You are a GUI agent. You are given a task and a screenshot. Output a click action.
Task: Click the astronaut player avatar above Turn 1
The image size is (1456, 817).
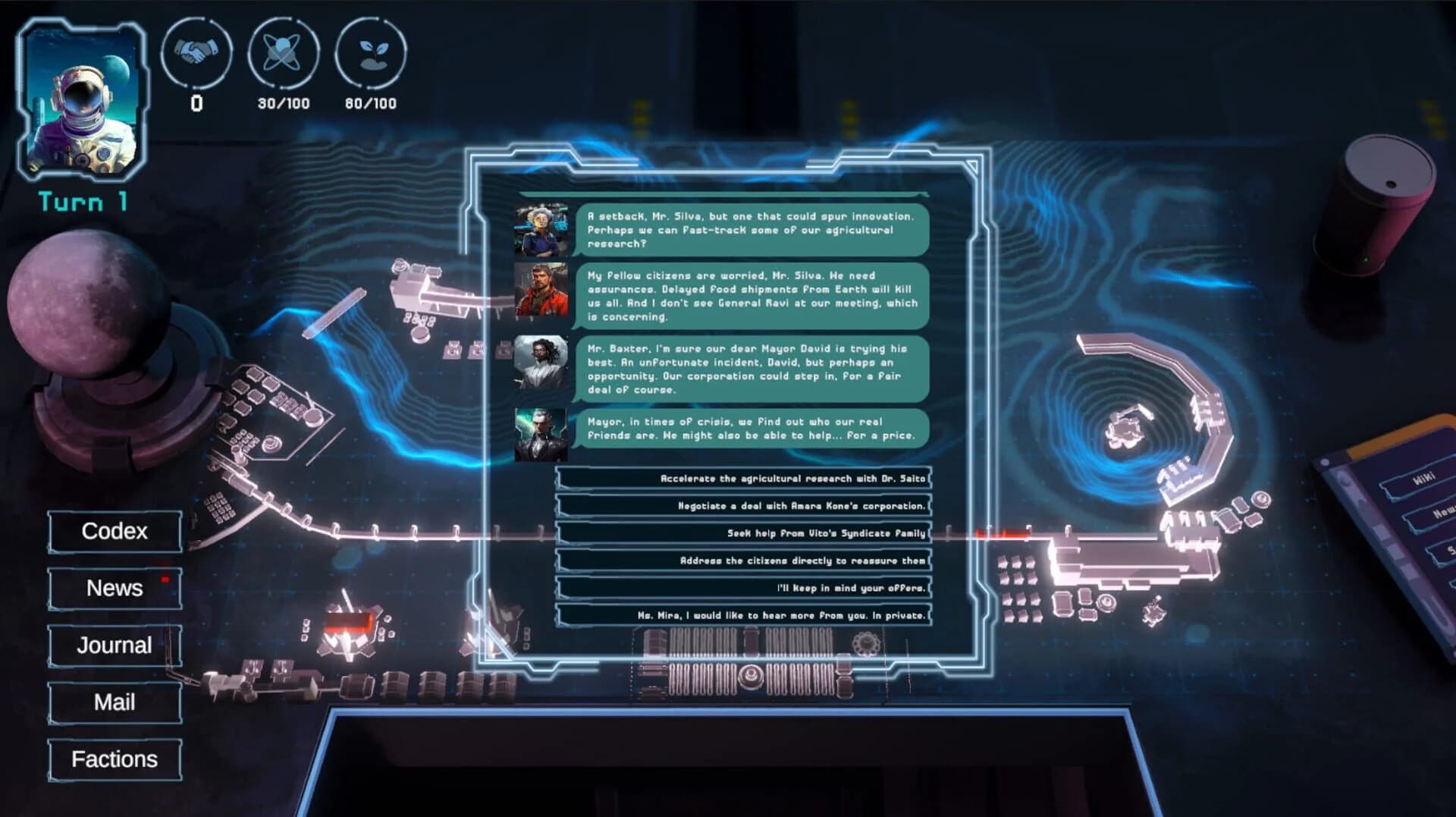pyautogui.click(x=83, y=99)
